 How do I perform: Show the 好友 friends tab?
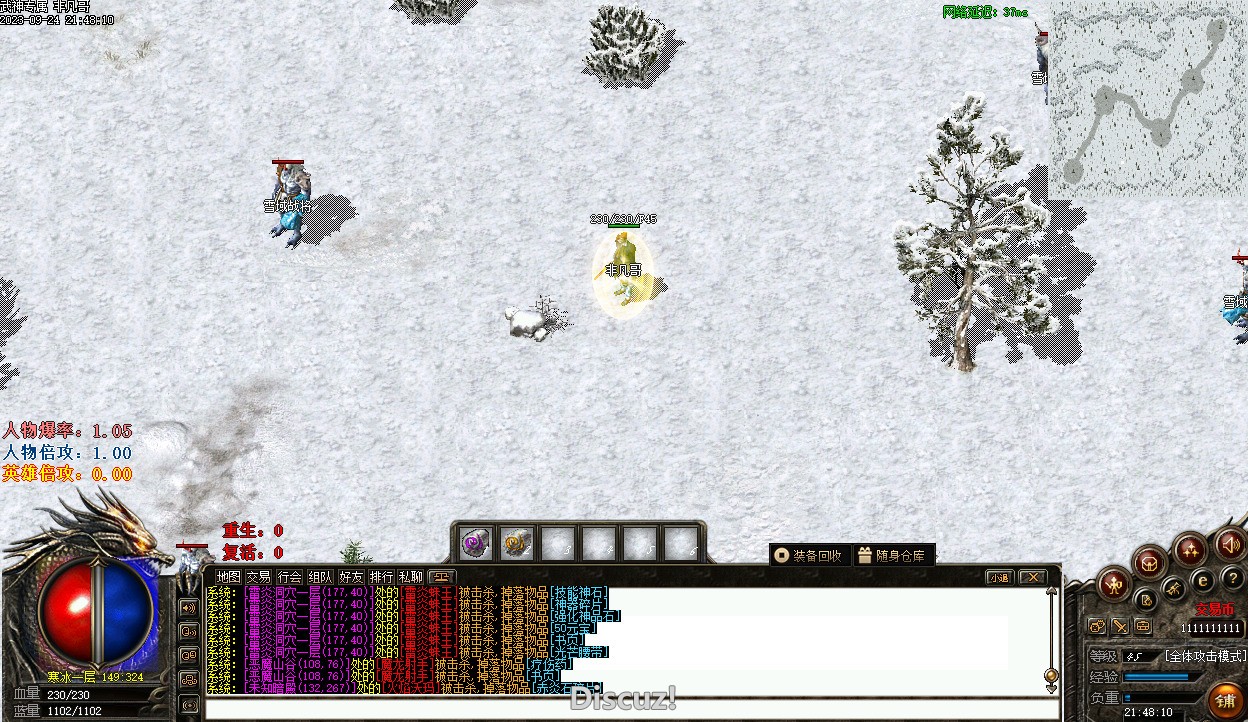(x=351, y=577)
